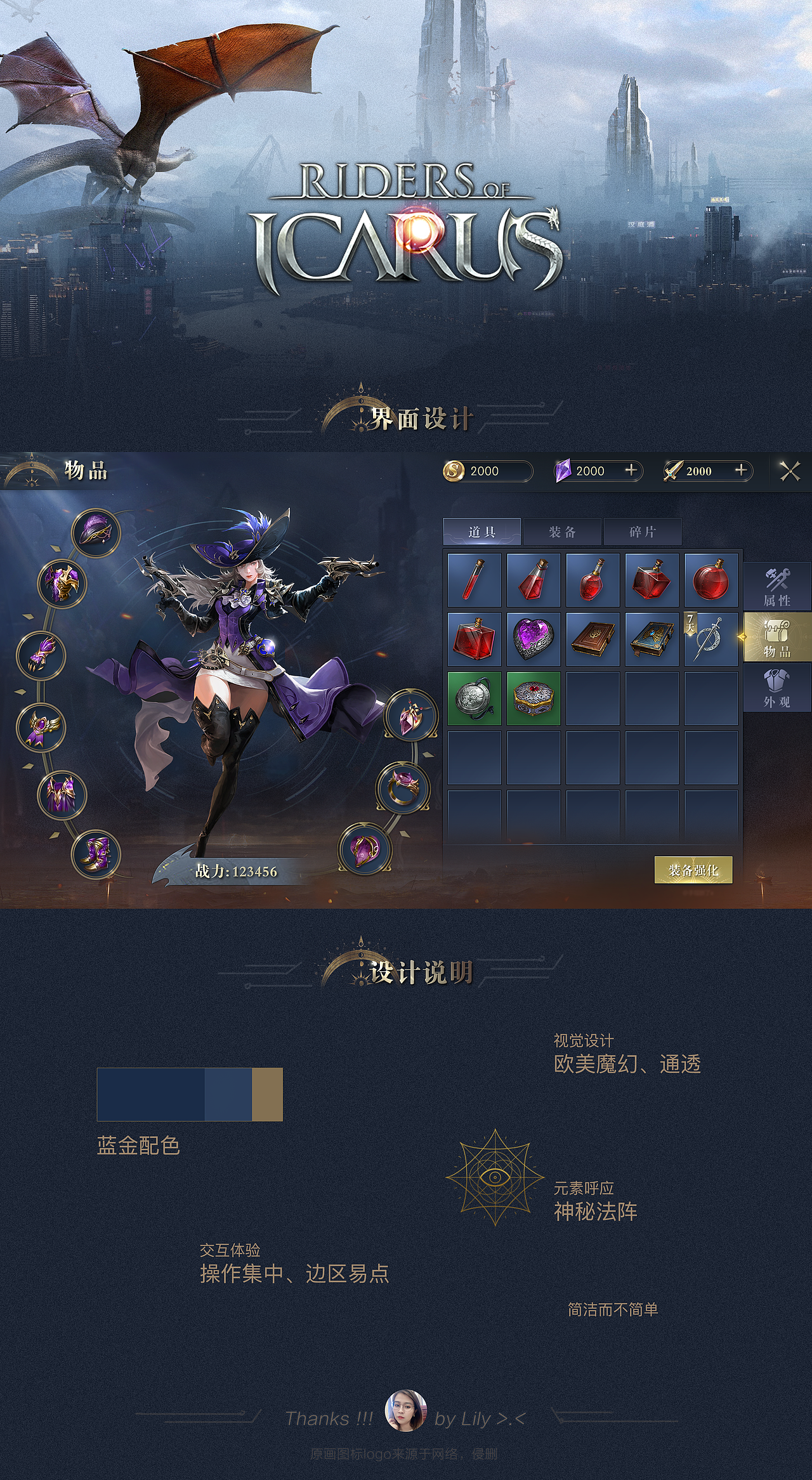Image resolution: width=812 pixels, height=1480 pixels.
Task: Switch to the 碎片 fragments tab
Action: pyautogui.click(x=643, y=532)
